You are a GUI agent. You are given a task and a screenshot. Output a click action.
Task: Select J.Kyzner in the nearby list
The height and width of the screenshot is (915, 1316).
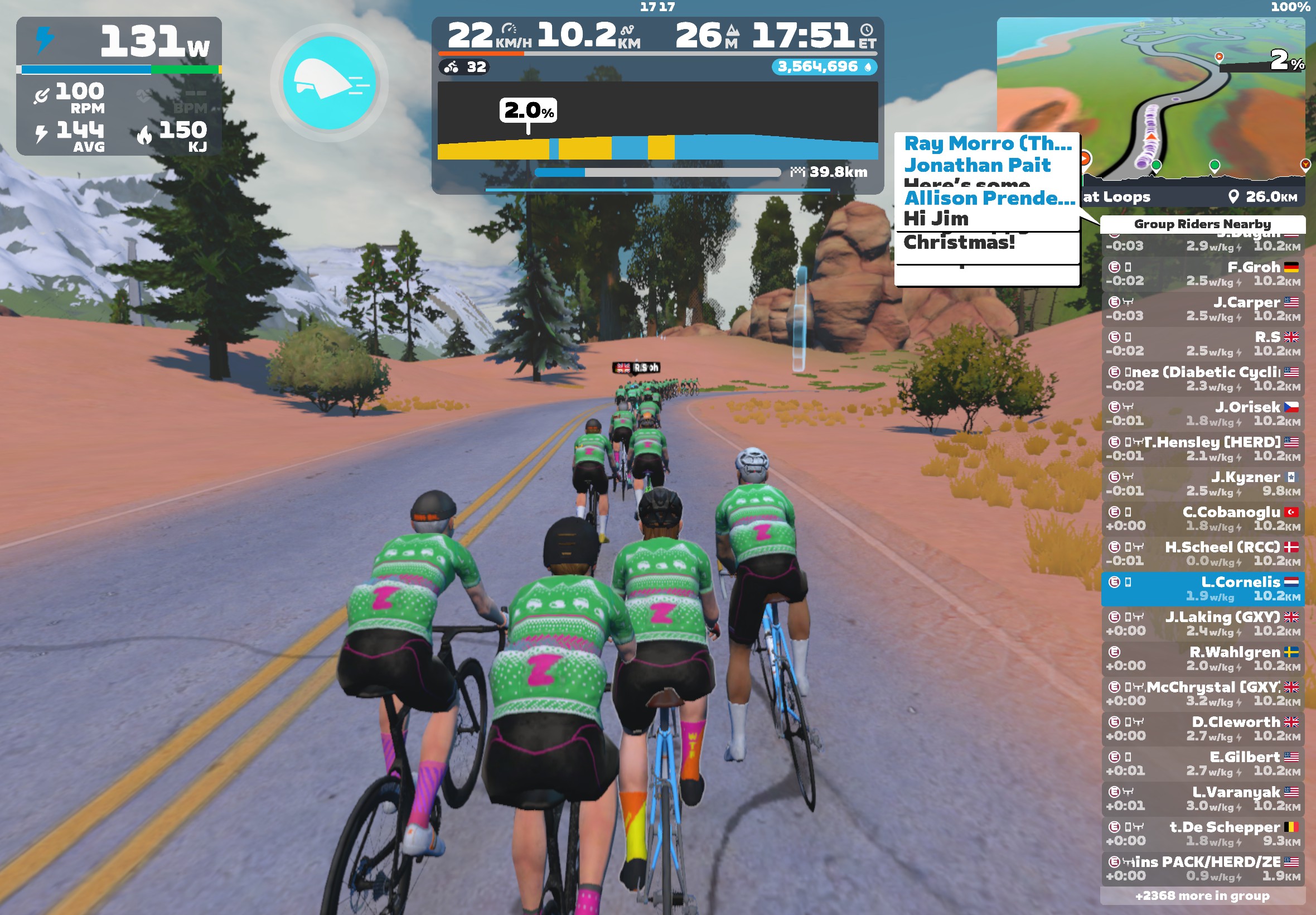pyautogui.click(x=1202, y=483)
